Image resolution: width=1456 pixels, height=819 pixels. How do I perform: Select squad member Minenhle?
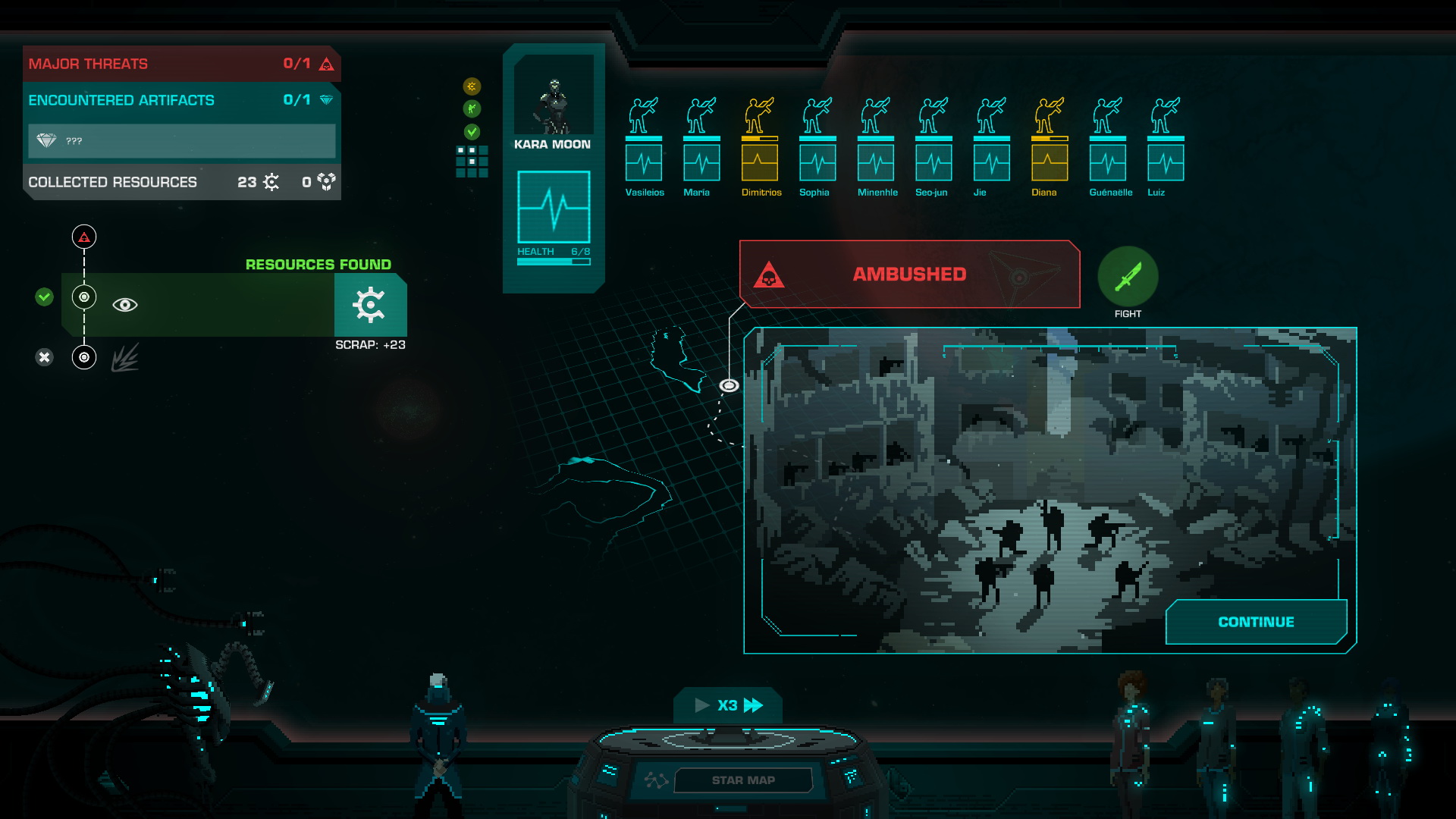click(876, 144)
